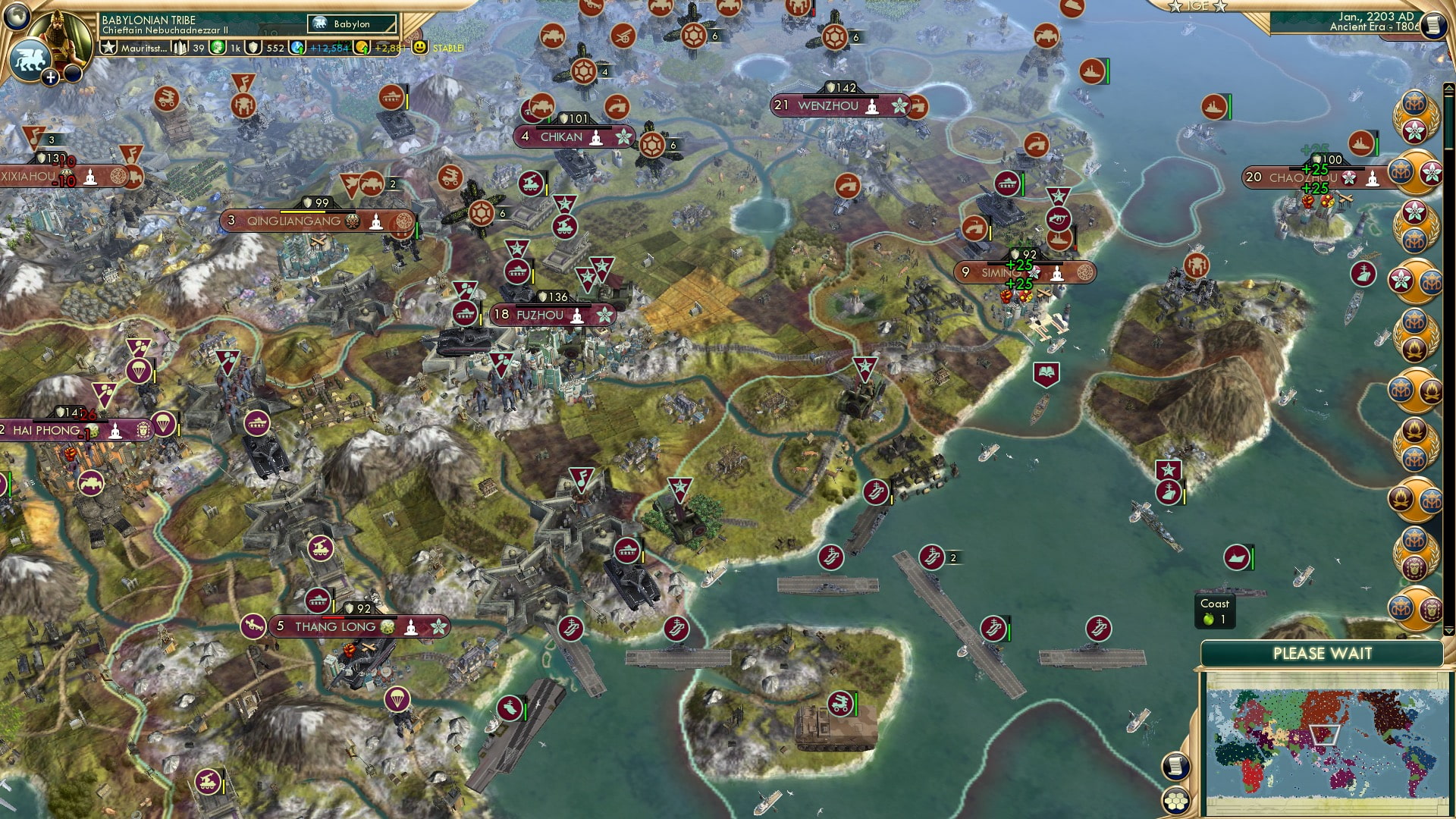This screenshot has width=1456, height=819.
Task: Click the gold coin icon showing +2,881
Action: tap(363, 49)
